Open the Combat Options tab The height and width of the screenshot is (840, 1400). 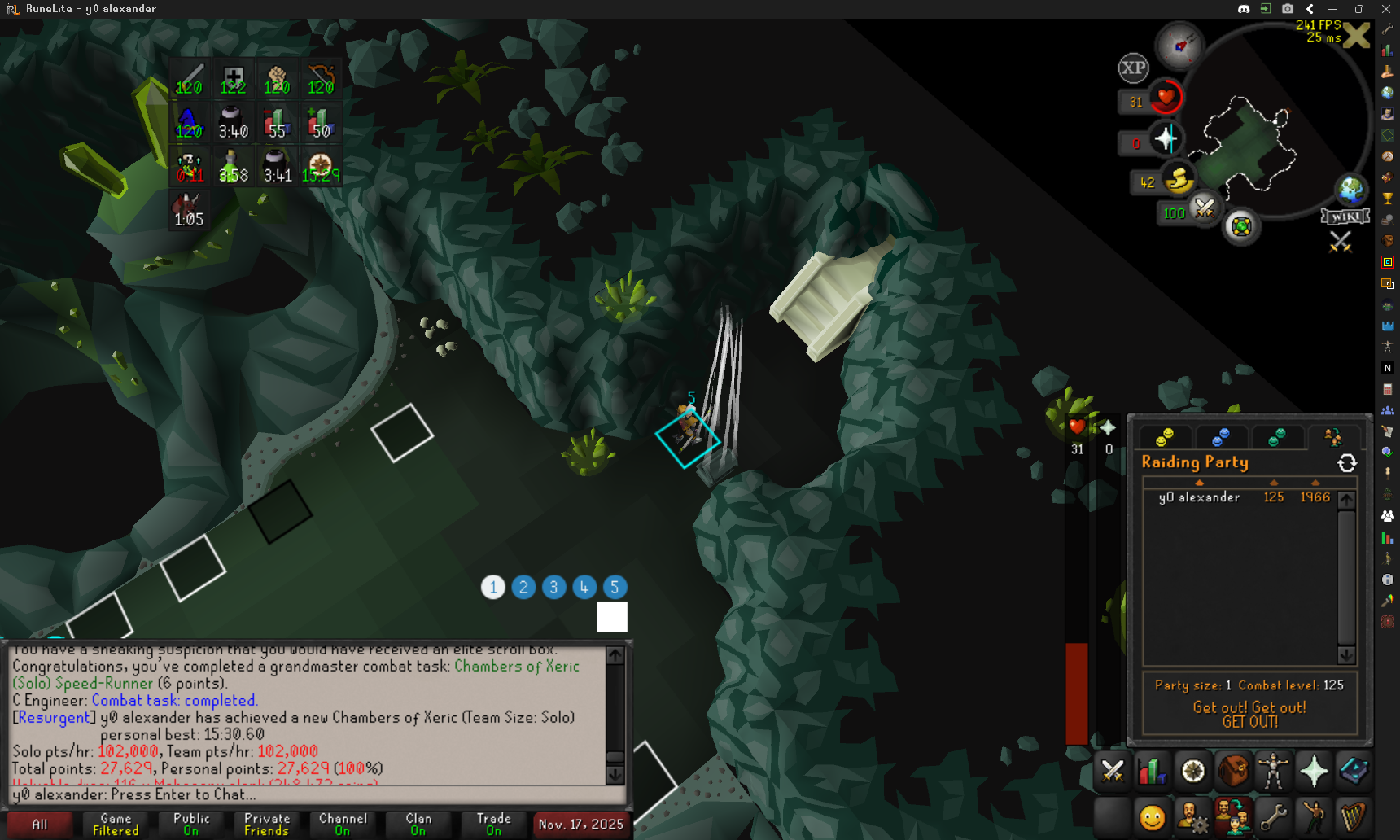click(1112, 771)
